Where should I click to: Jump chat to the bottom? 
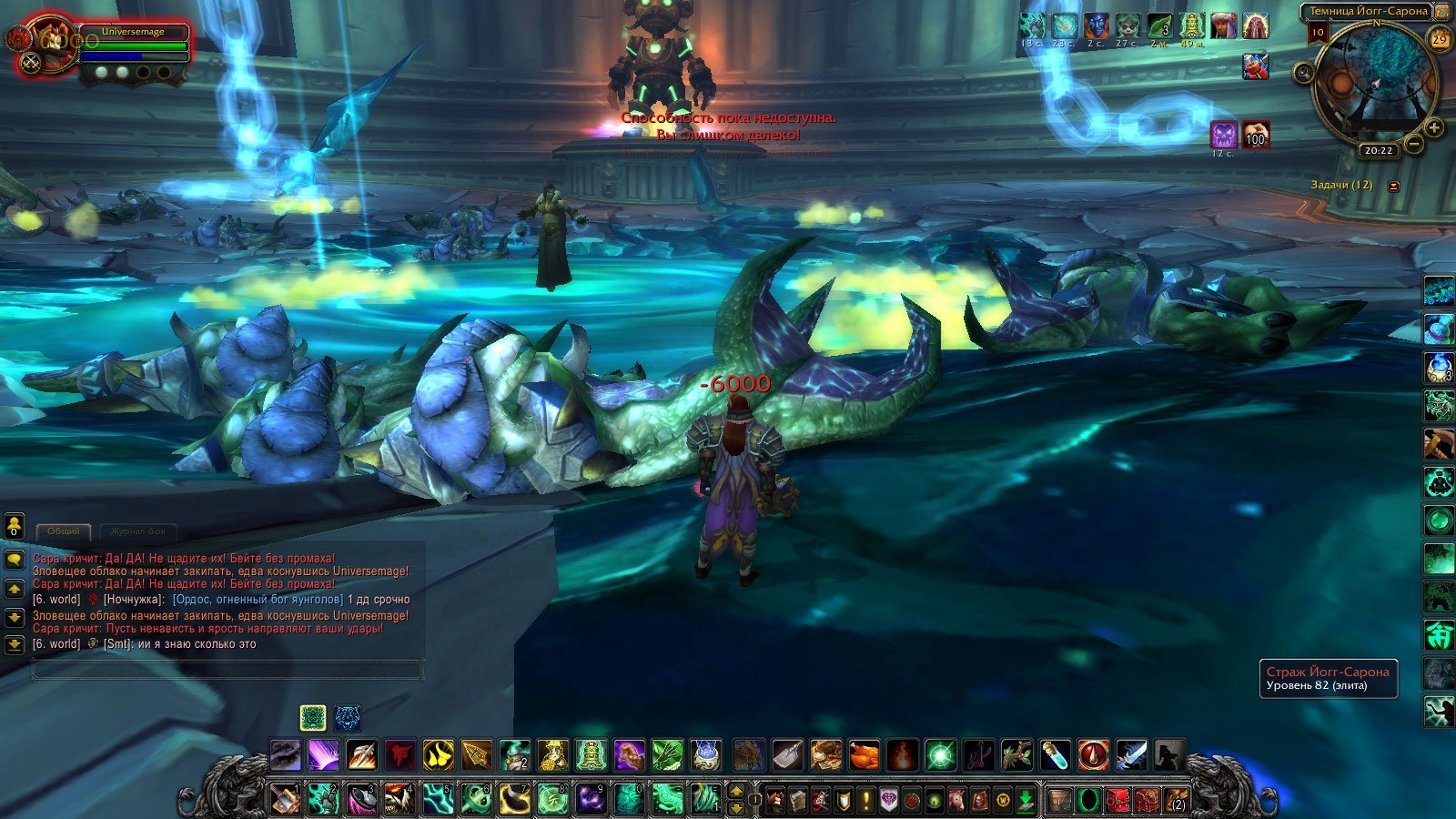[15, 645]
